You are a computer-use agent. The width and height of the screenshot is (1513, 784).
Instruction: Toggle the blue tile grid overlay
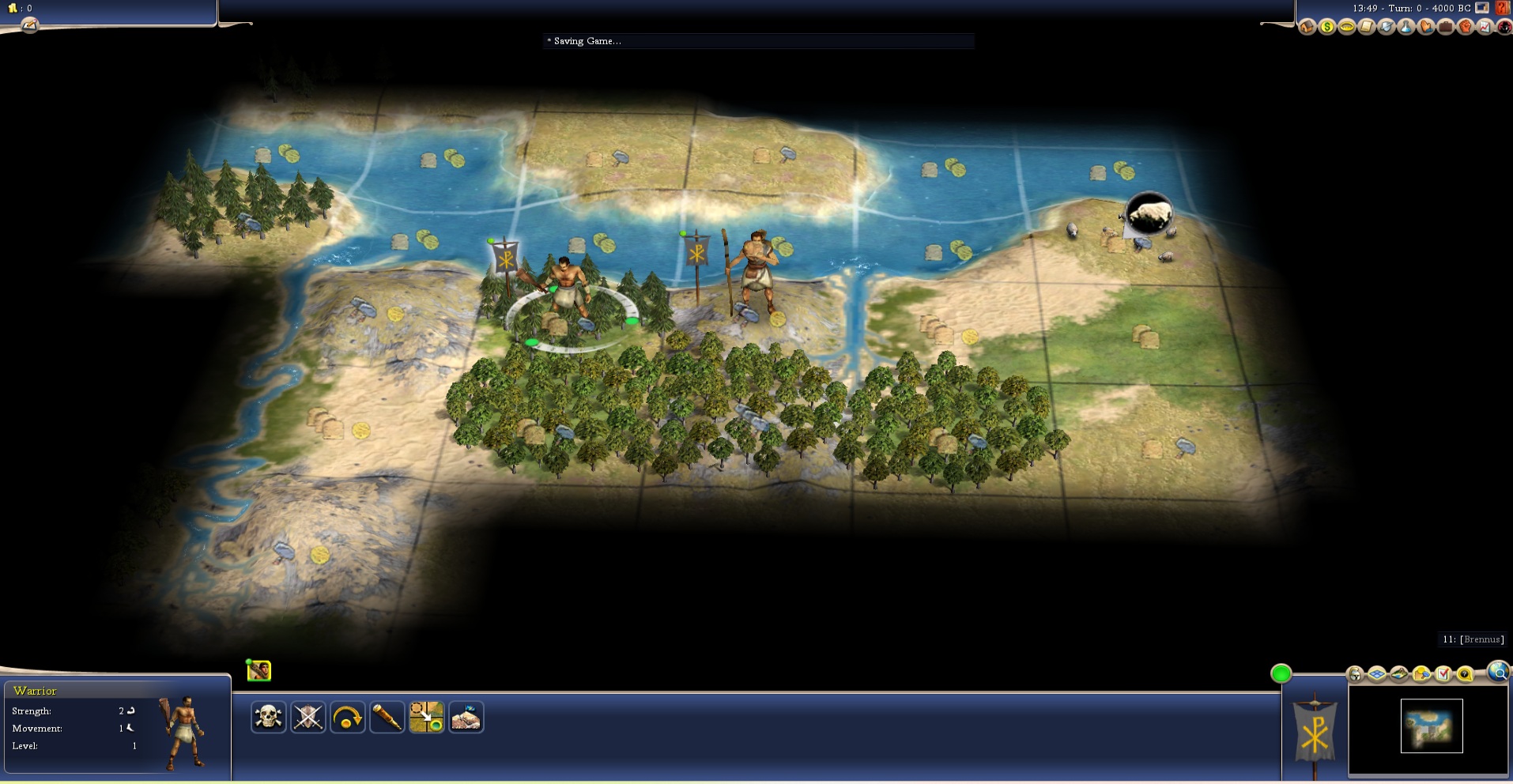pyautogui.click(x=1377, y=674)
